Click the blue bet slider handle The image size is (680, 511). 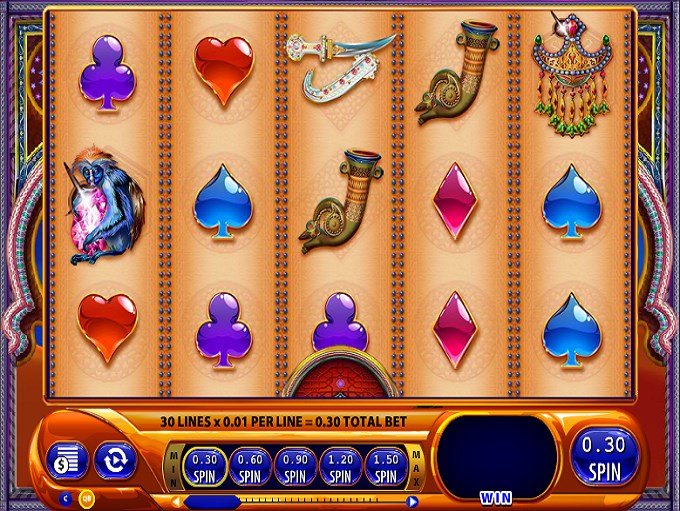(x=212, y=501)
